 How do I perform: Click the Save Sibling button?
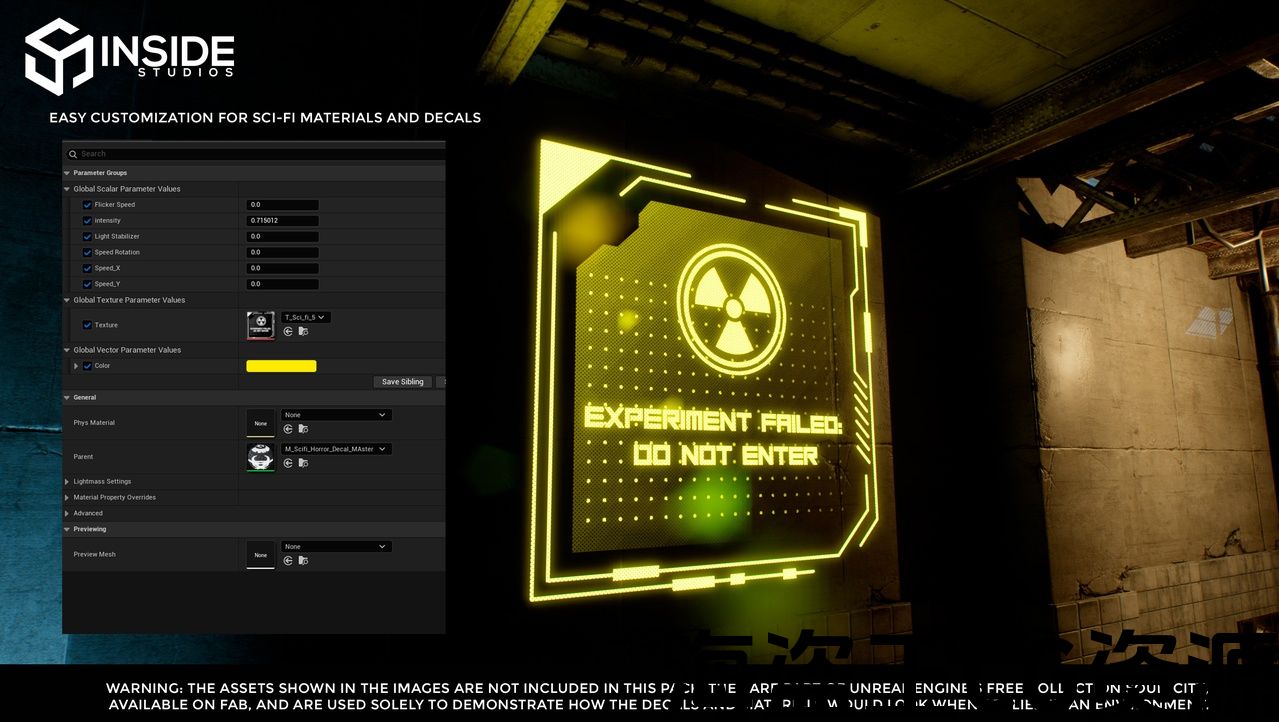click(x=402, y=382)
